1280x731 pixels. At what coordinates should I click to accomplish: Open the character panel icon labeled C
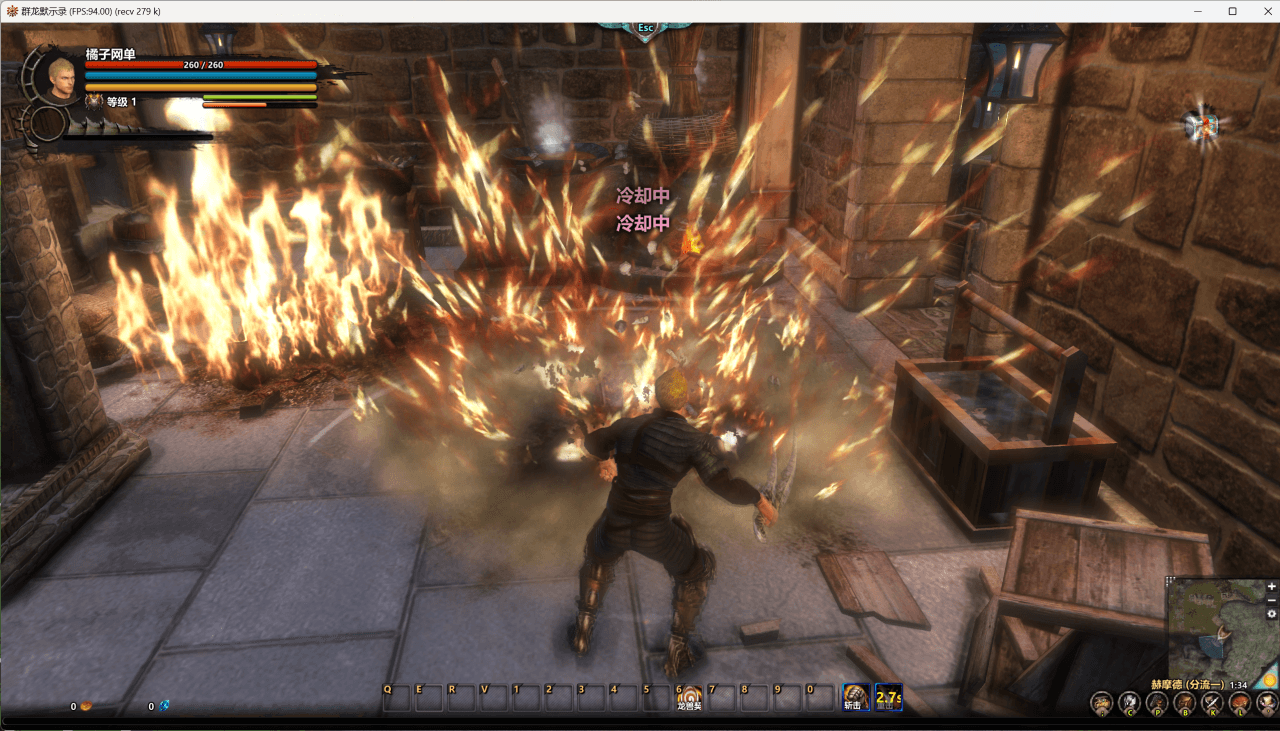pyautogui.click(x=1129, y=701)
